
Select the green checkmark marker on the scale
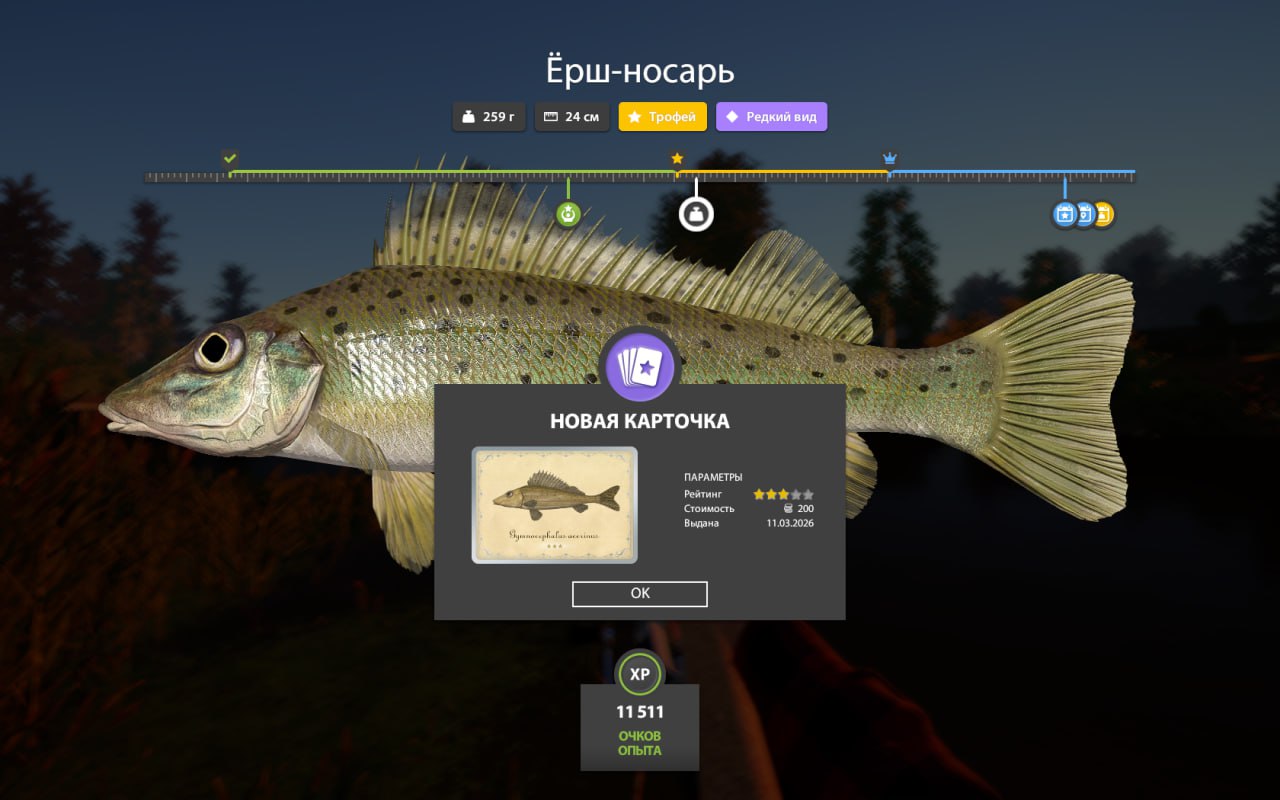[230, 158]
